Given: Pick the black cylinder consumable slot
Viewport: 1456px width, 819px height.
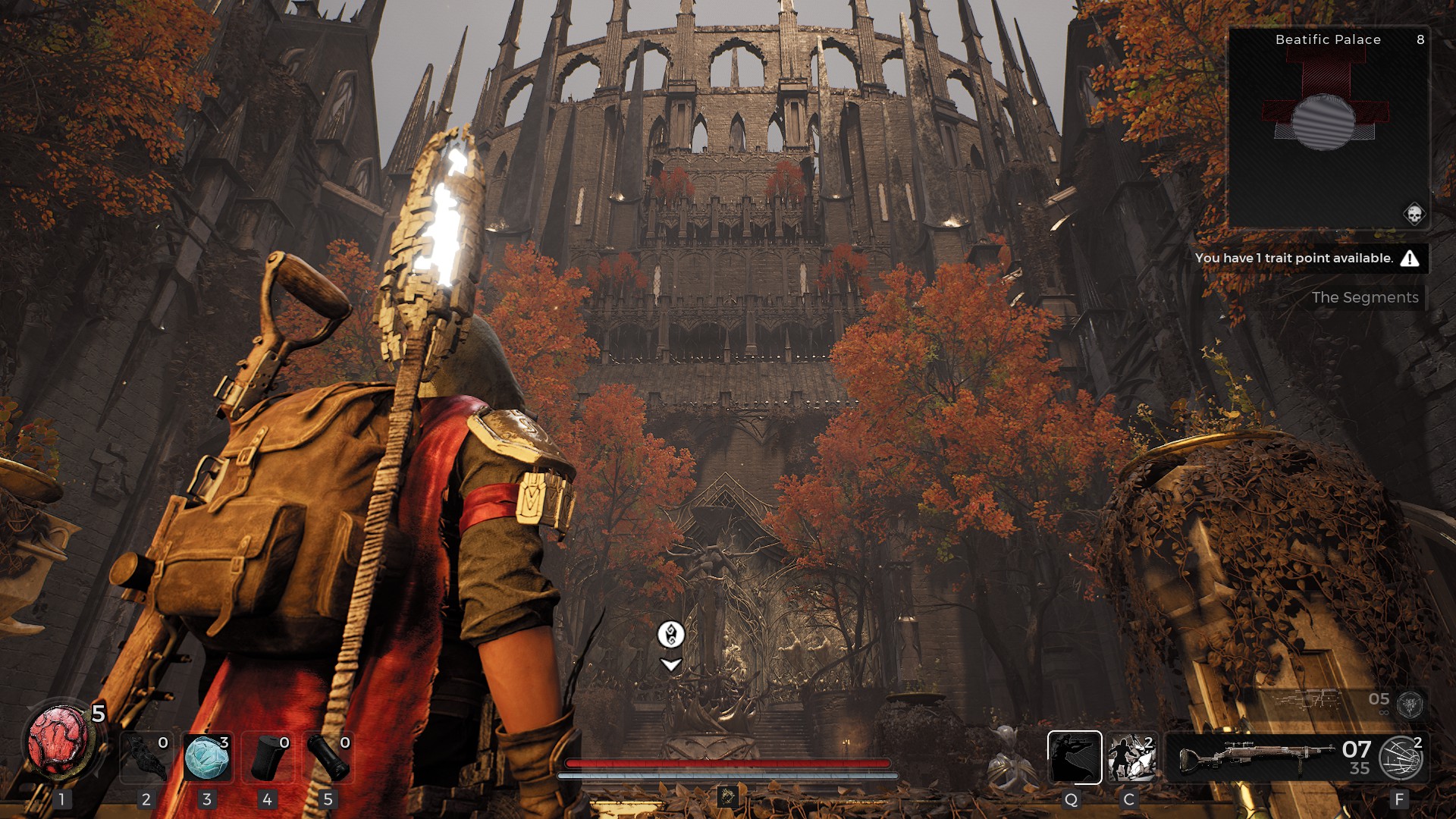Looking at the screenshot, I should (x=328, y=757).
